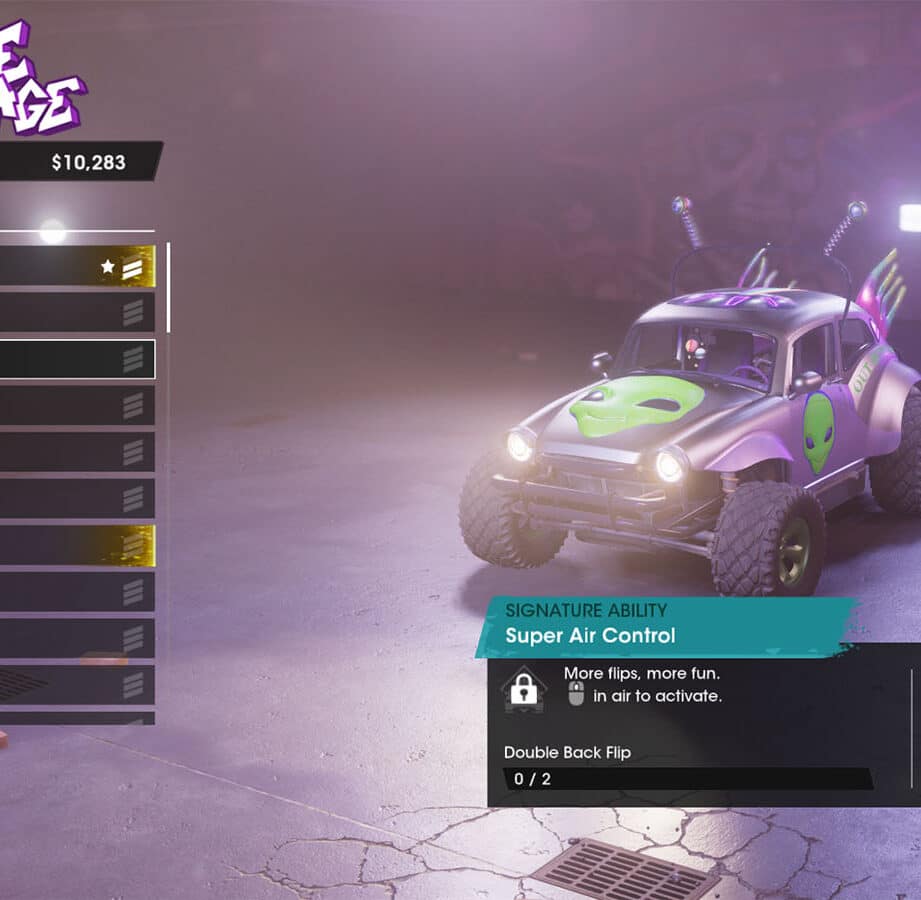
Task: Select the starred gold row in the list
Action: (x=76, y=267)
